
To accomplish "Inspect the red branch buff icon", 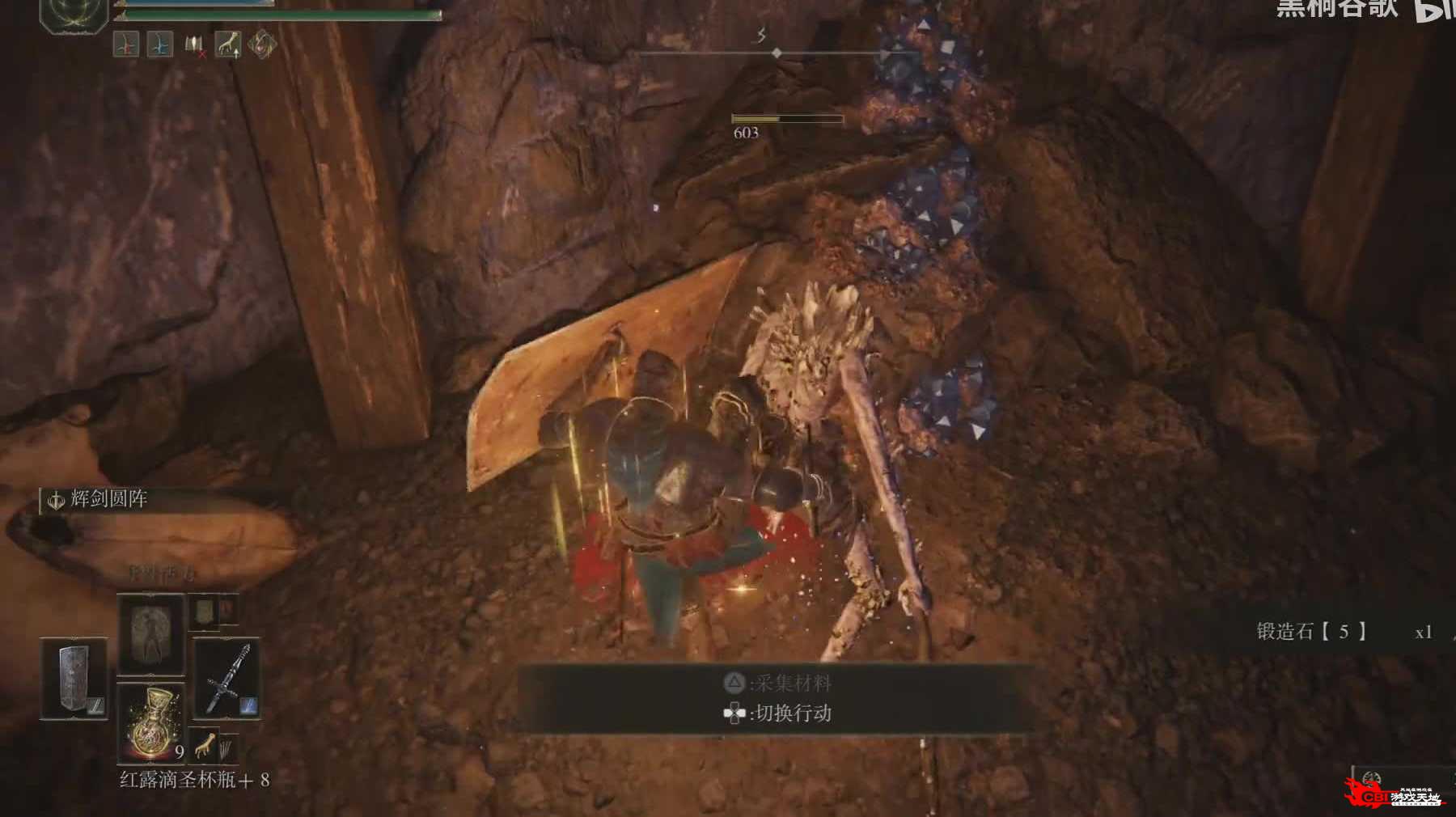I will tap(125, 44).
